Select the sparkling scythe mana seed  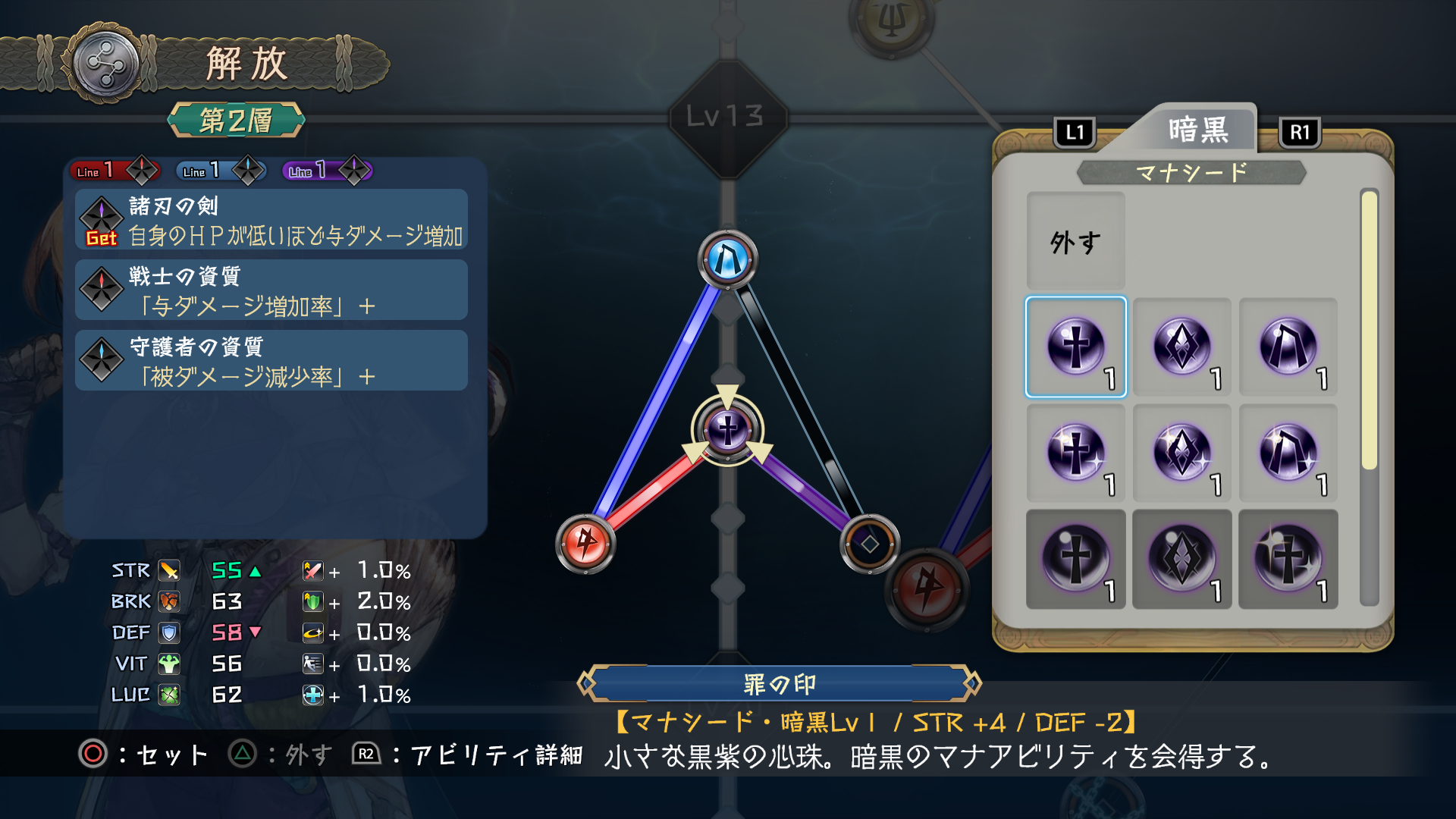pos(1288,453)
